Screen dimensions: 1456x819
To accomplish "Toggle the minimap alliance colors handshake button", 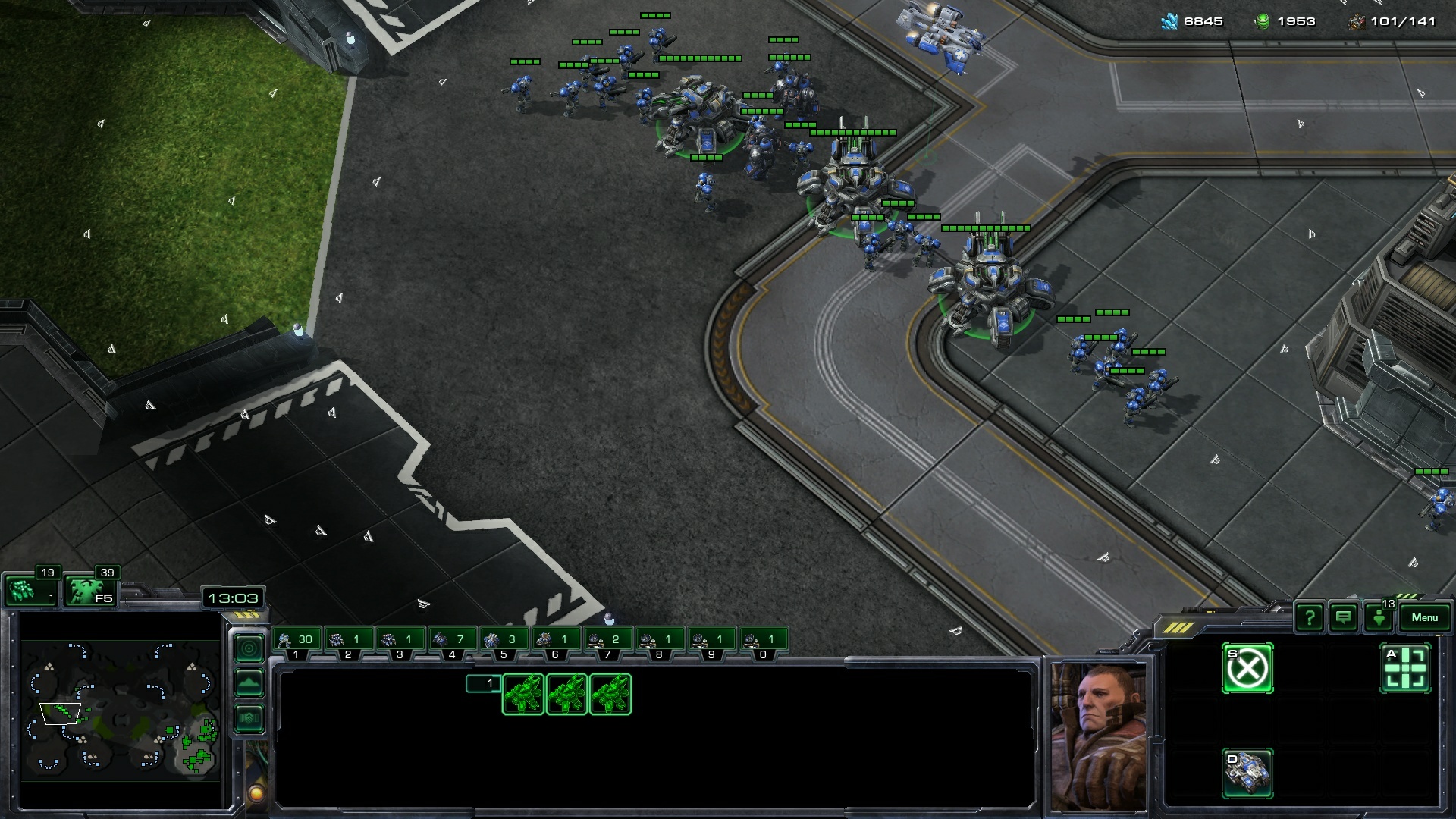I will tap(249, 718).
